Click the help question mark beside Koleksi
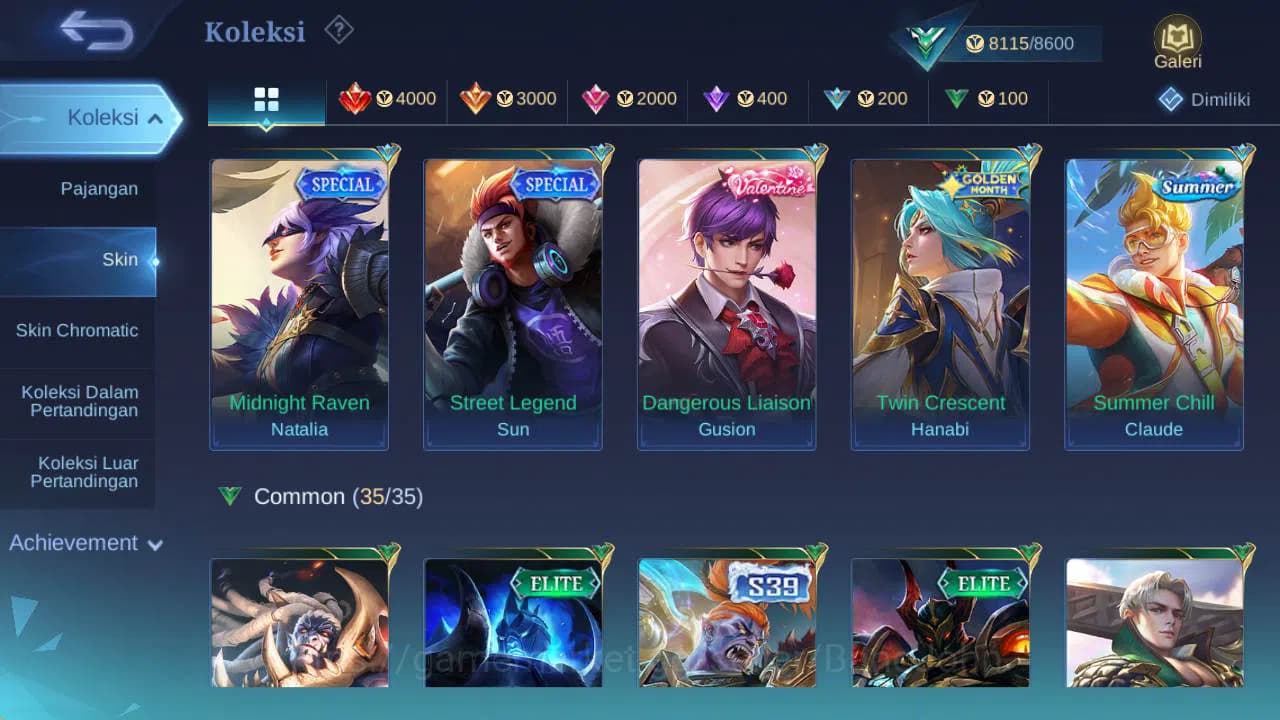Screen dimensions: 1280x720 pos(338,31)
